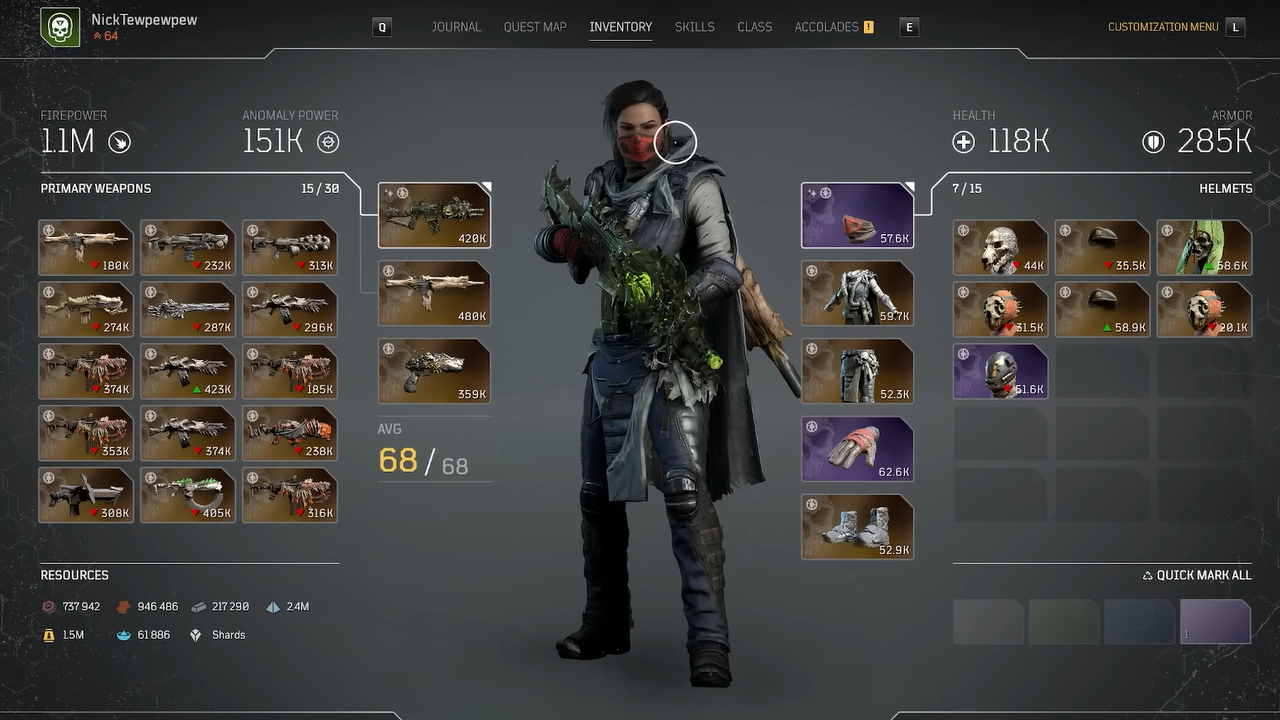
Task: Click Quick Mark All
Action: [x=1196, y=575]
